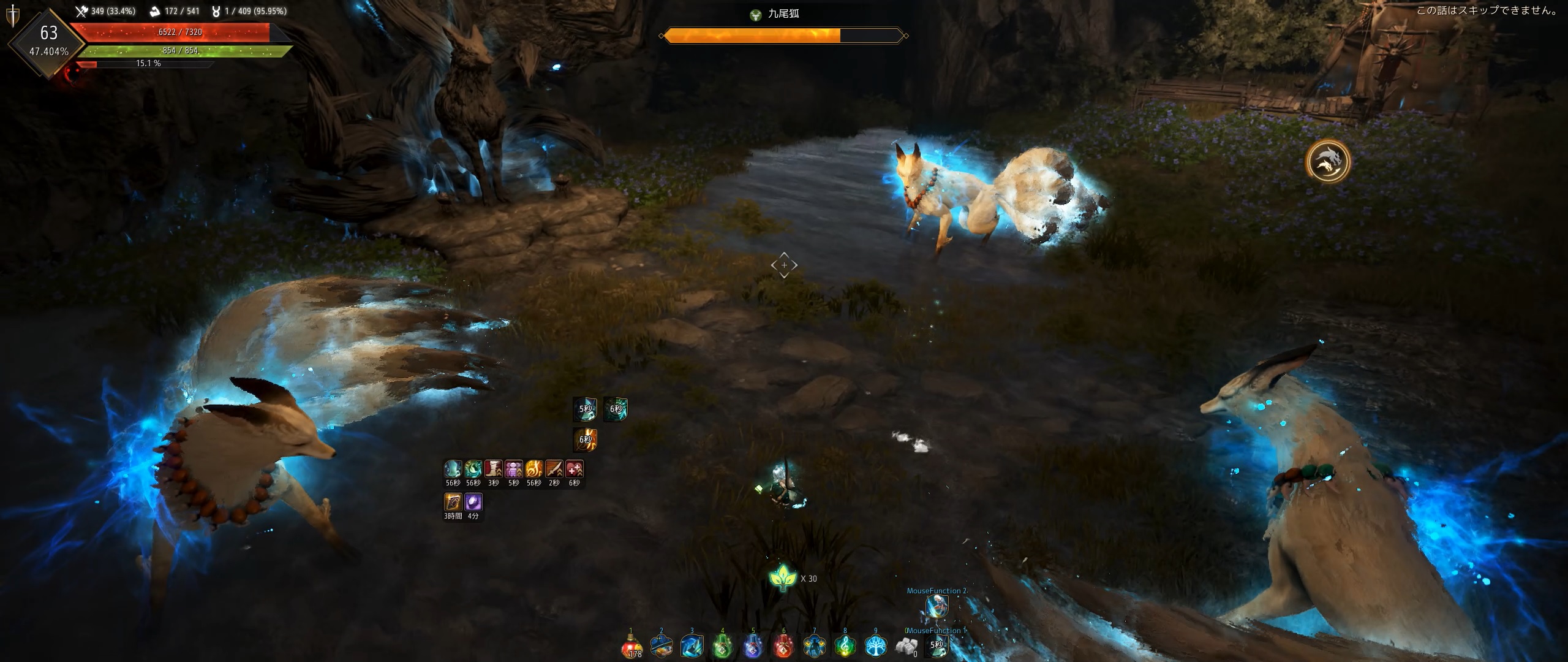Activate the owl-eyed silhouette skill in slot 7

815,646
